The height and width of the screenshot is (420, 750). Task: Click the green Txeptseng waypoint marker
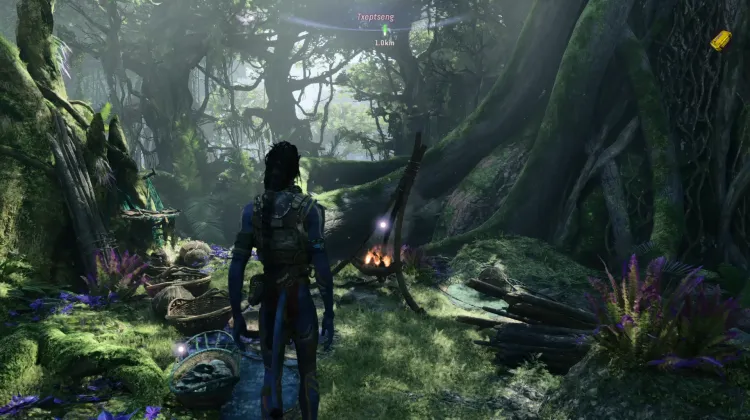385,30
